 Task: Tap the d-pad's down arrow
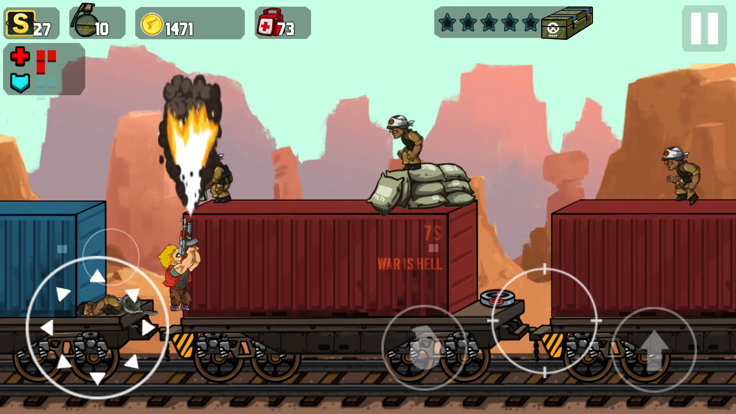click(97, 377)
